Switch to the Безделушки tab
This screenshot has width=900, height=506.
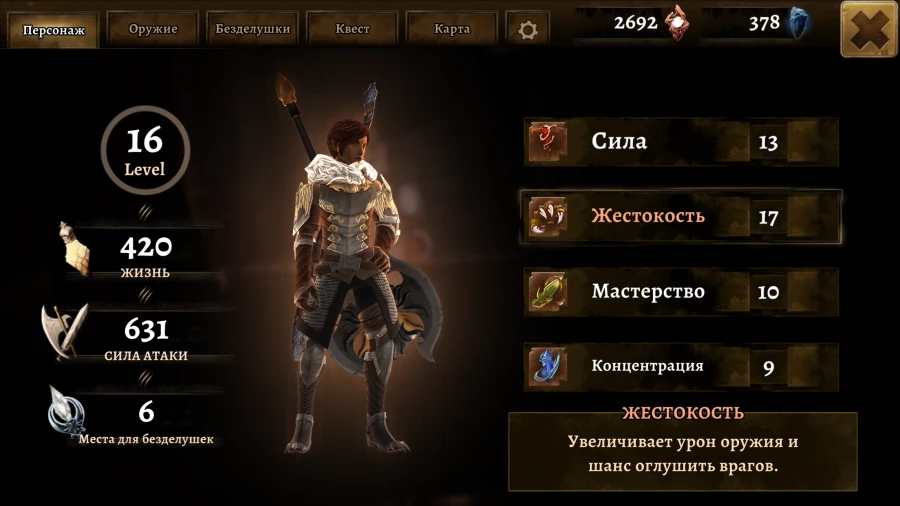coord(253,29)
